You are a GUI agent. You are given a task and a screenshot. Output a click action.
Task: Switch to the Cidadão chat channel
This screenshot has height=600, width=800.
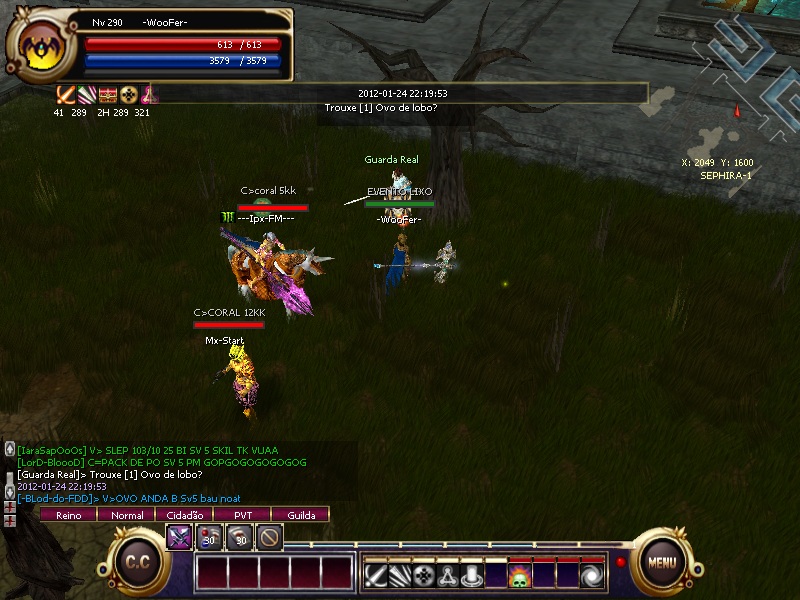click(x=185, y=515)
